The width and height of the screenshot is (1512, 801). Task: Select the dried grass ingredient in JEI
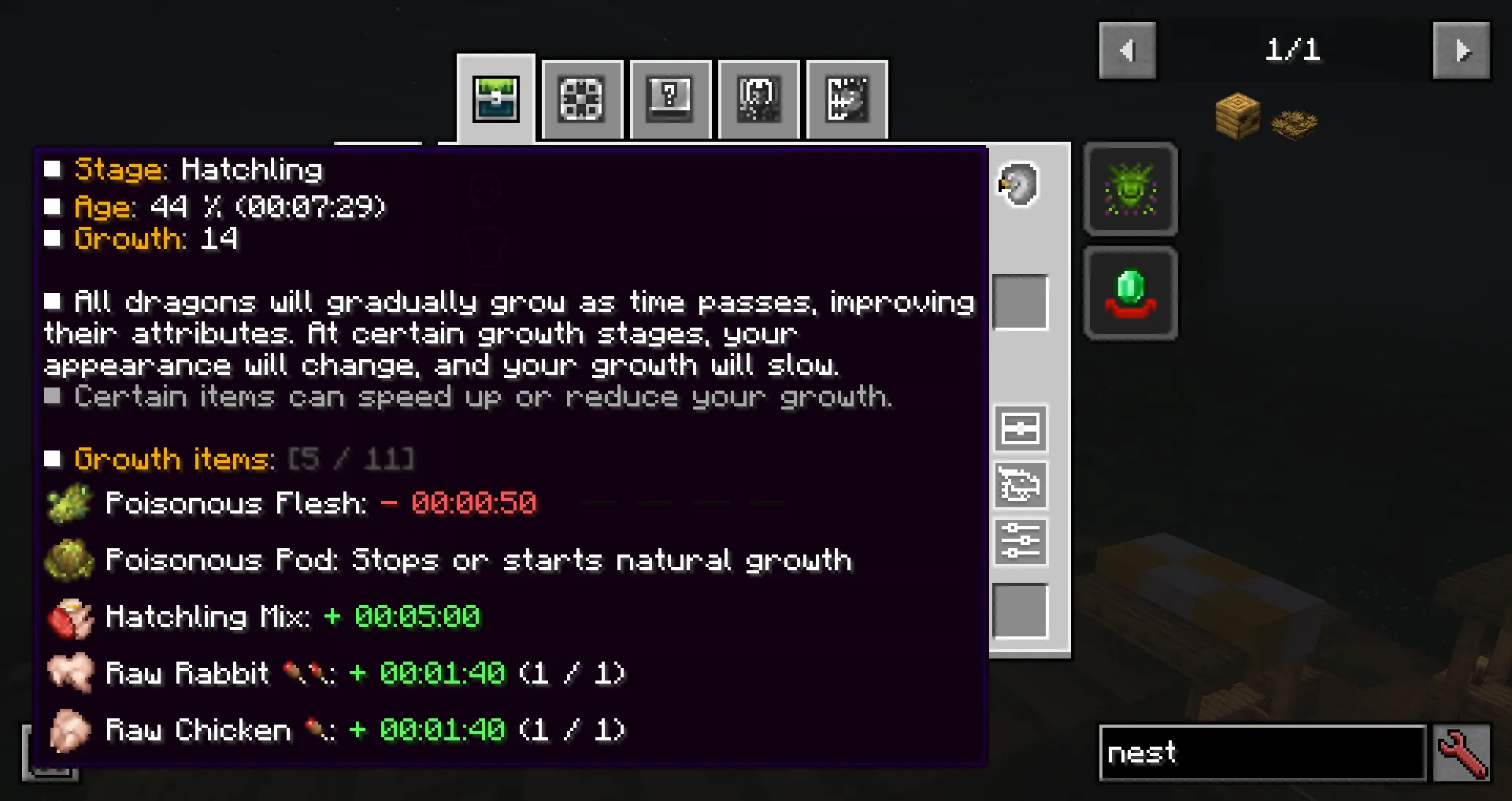click(x=1294, y=122)
